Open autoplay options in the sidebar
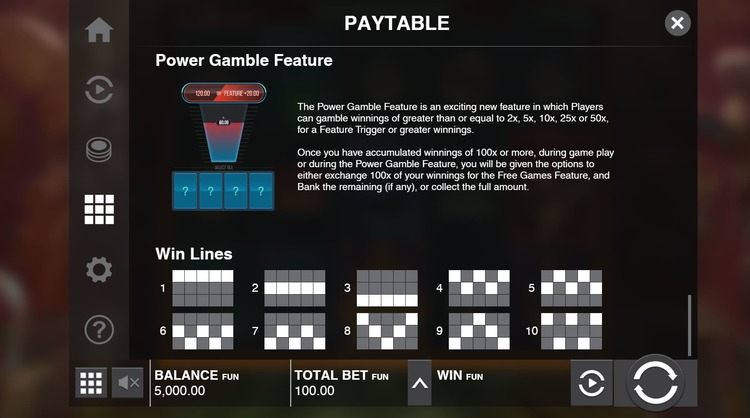The width and height of the screenshot is (750, 418). (x=99, y=90)
